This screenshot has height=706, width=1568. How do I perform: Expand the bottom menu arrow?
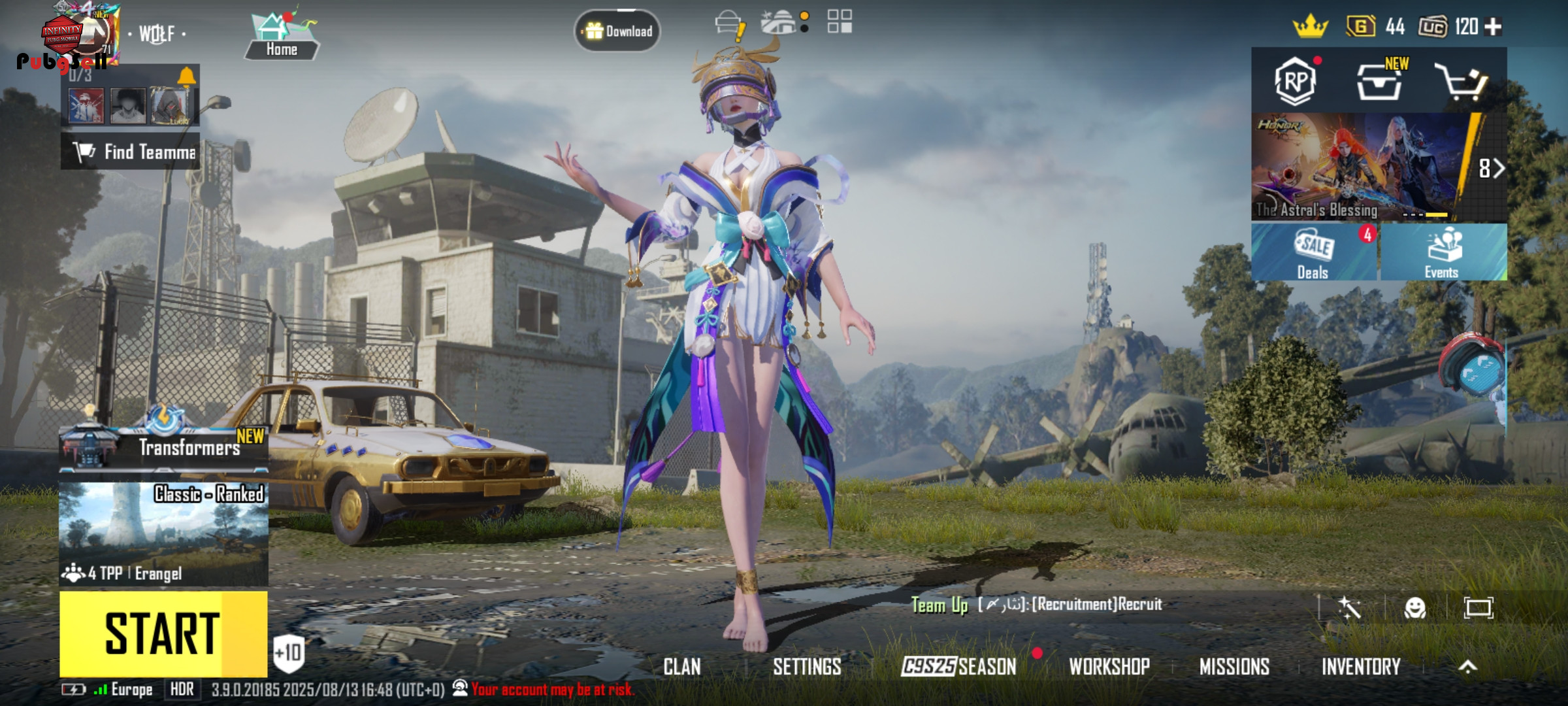click(x=1467, y=667)
